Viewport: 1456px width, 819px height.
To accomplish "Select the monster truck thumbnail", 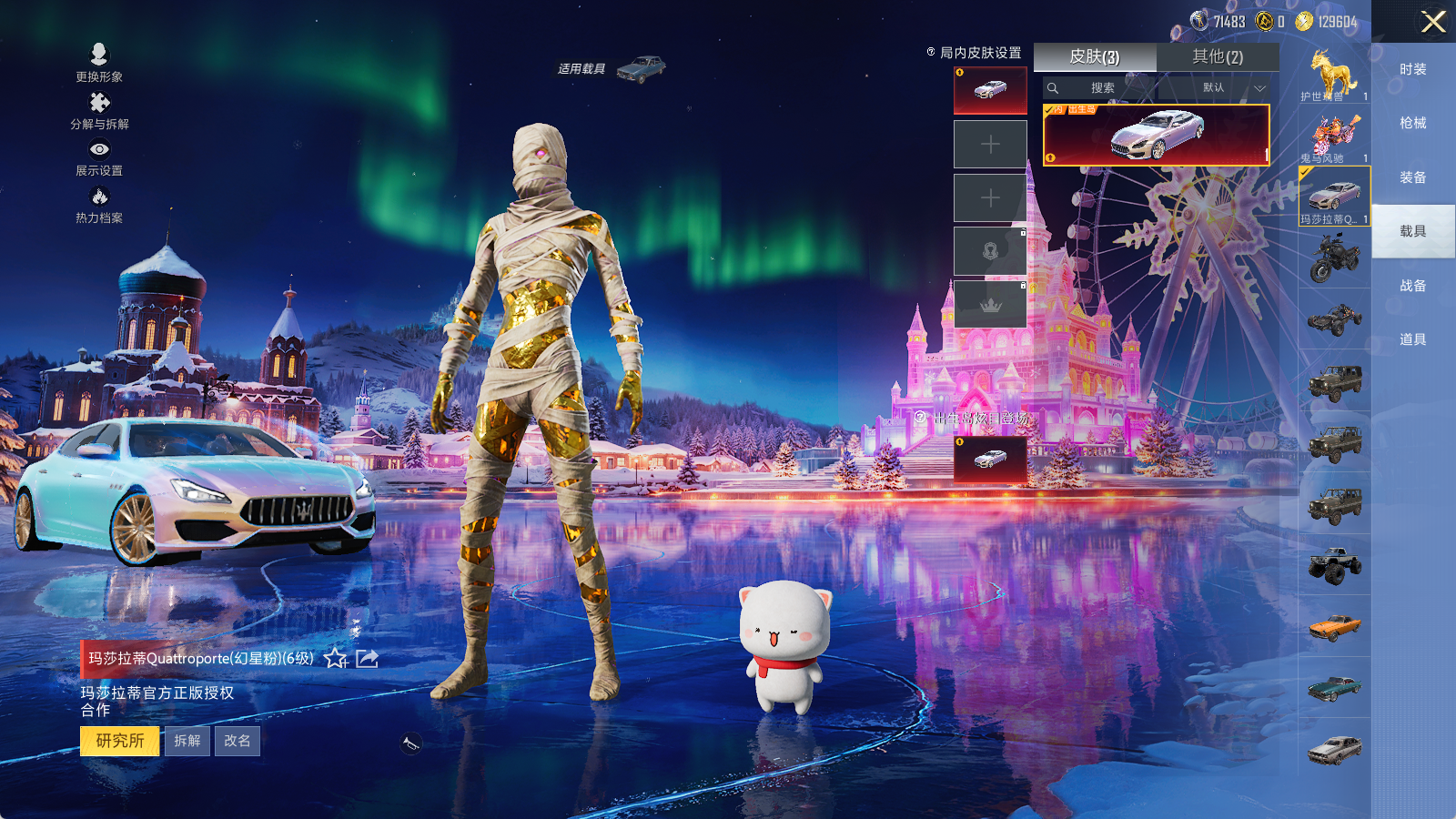I will (1334, 564).
